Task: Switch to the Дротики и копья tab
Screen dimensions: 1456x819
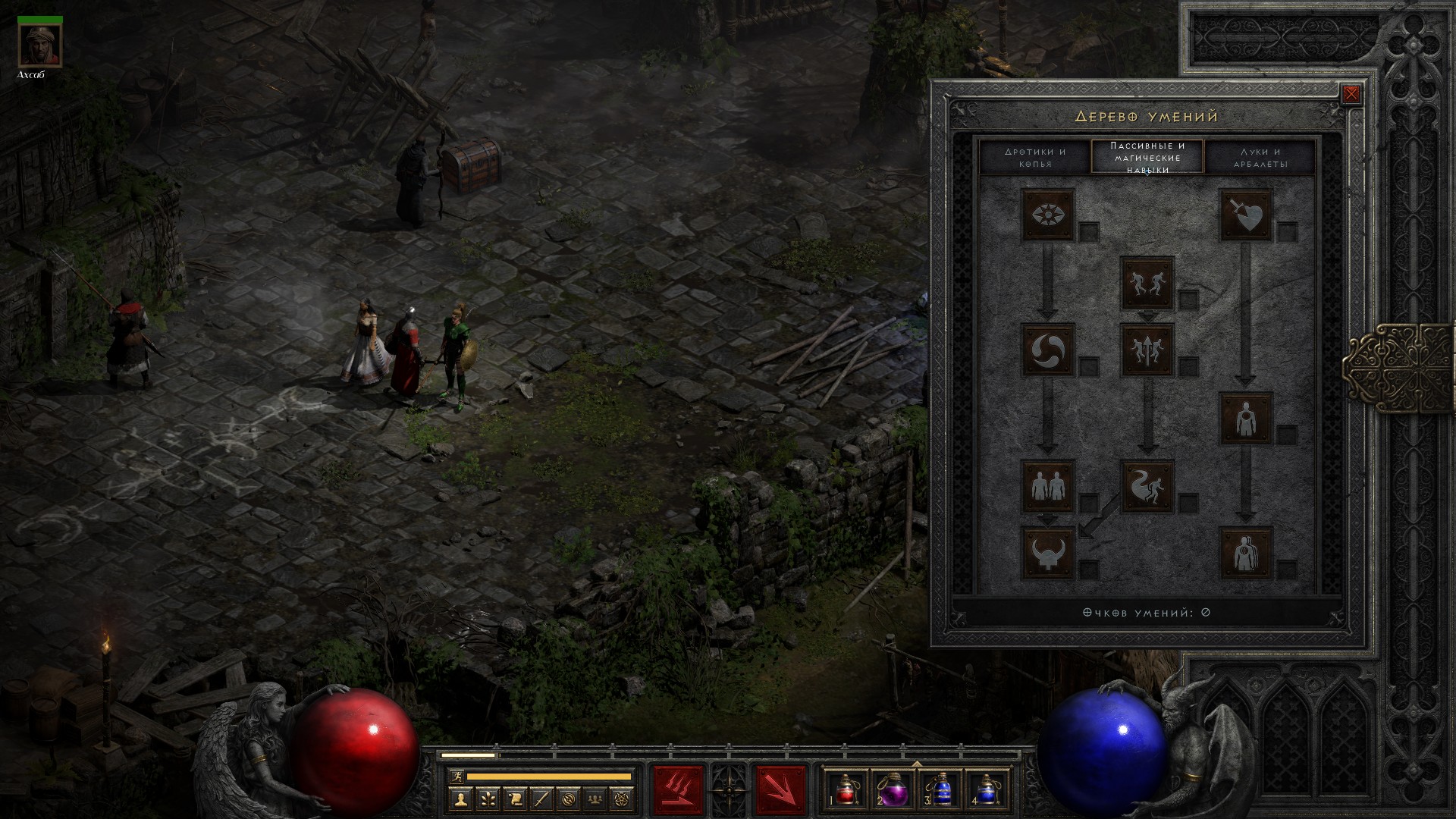Action: click(x=1035, y=158)
